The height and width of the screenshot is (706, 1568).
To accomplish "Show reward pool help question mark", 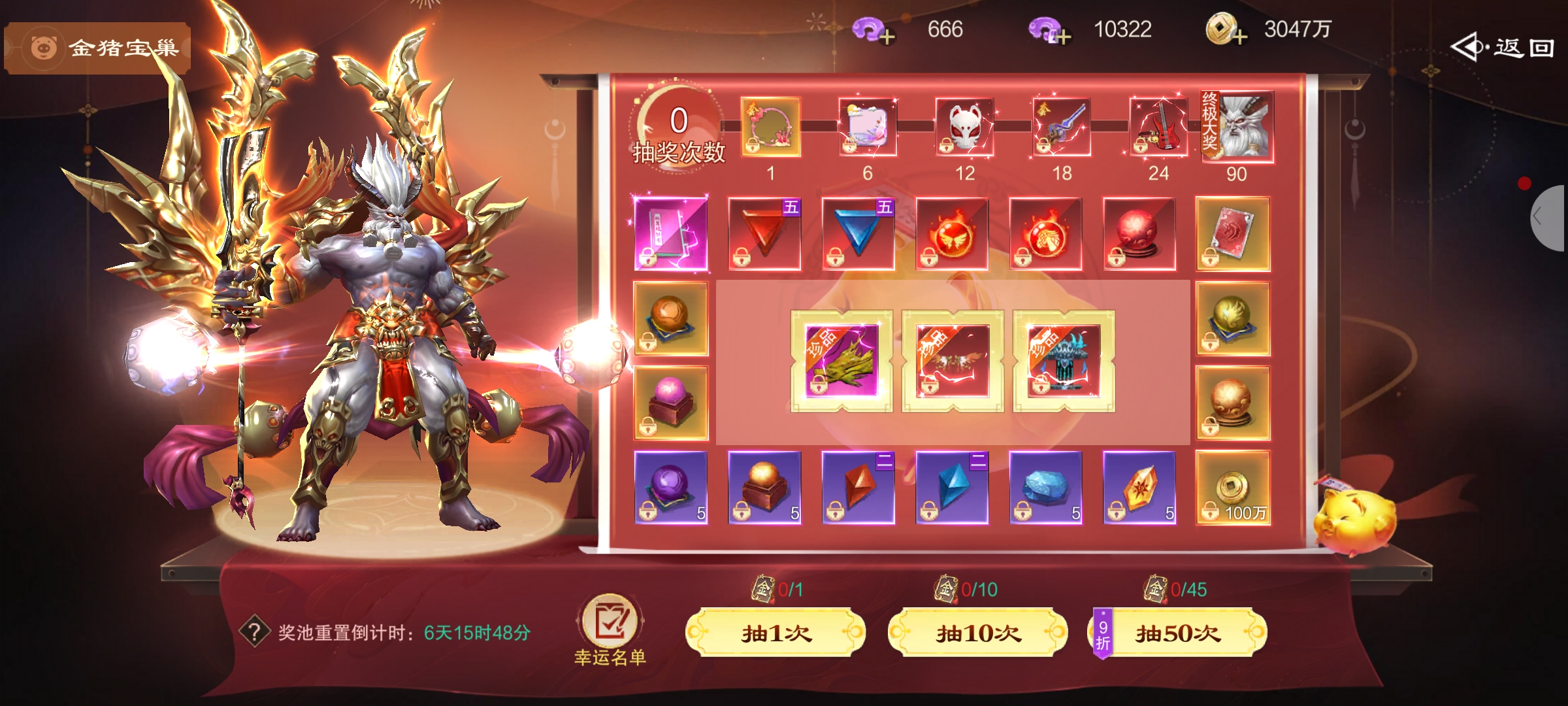I will point(254,632).
